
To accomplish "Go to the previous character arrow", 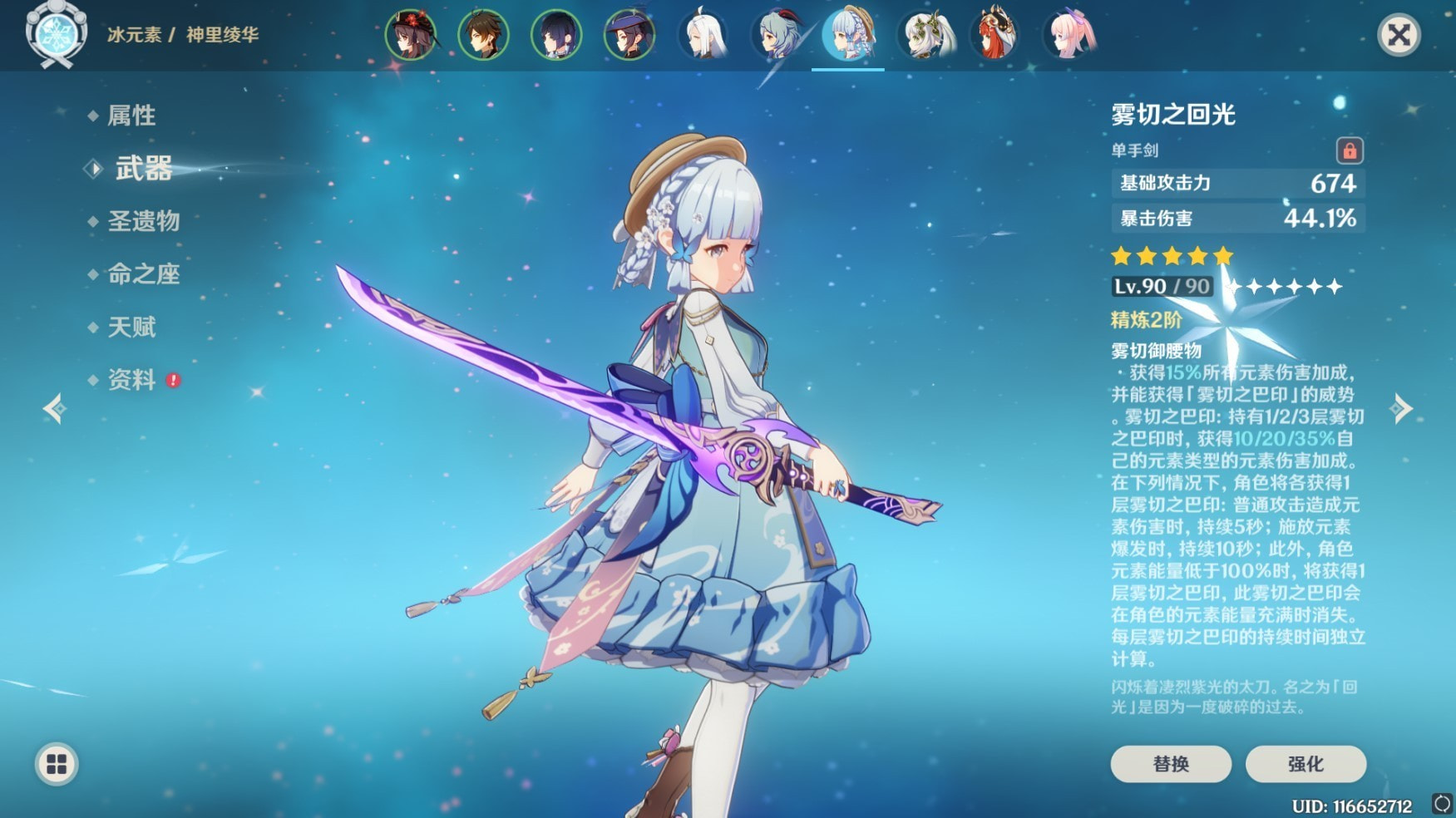I will [x=55, y=408].
